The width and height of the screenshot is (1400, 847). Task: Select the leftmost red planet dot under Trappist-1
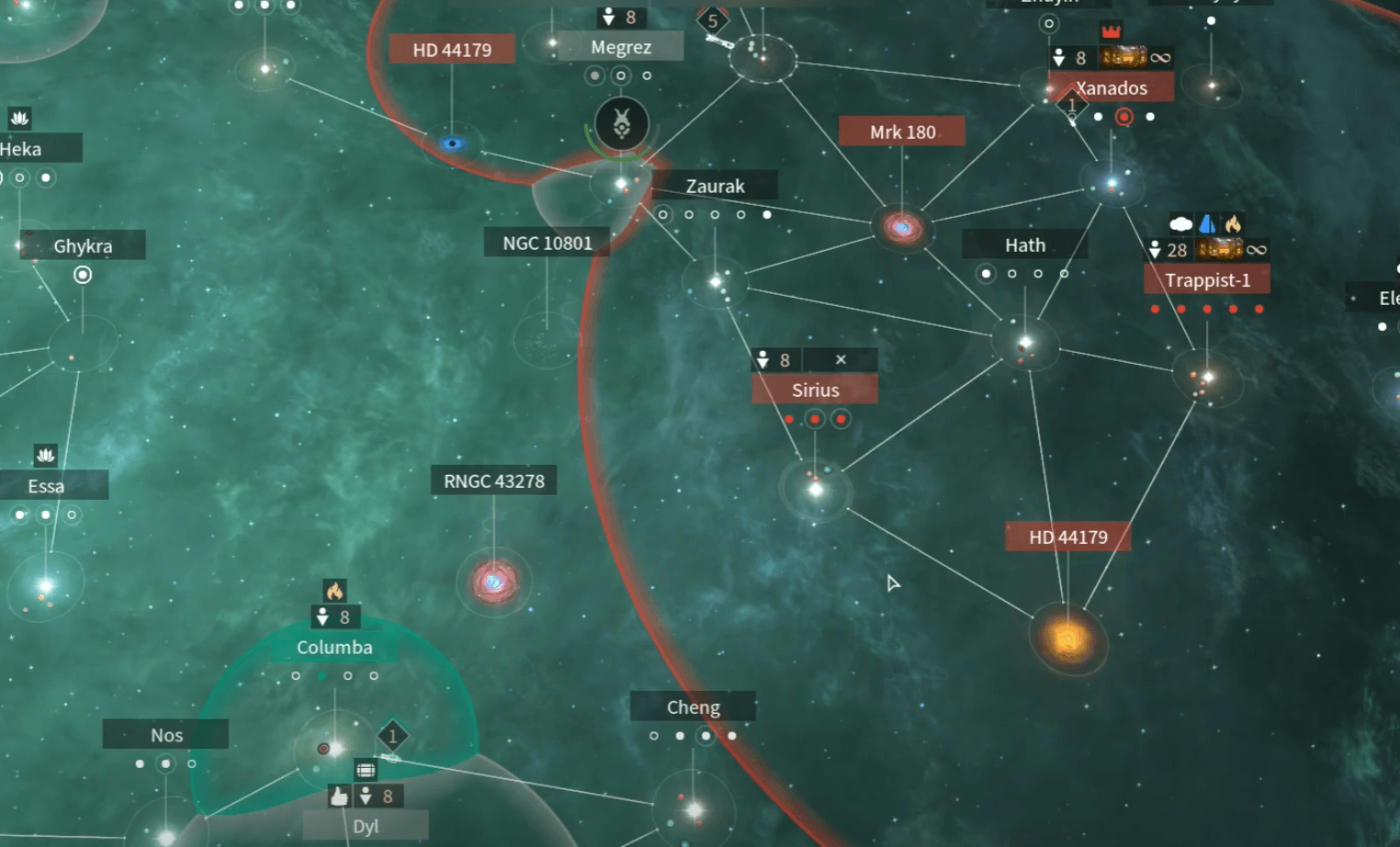[x=1155, y=310]
